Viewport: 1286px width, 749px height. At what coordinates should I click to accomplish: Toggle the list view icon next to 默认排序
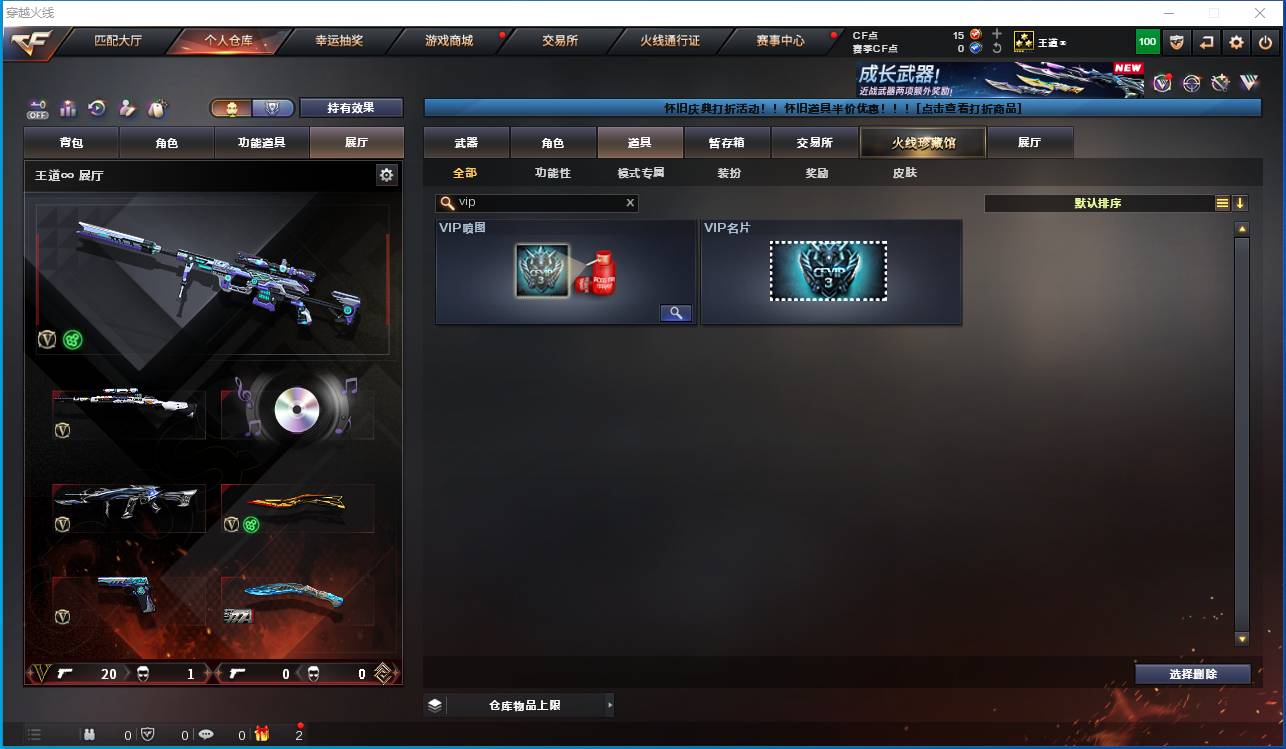1222,202
